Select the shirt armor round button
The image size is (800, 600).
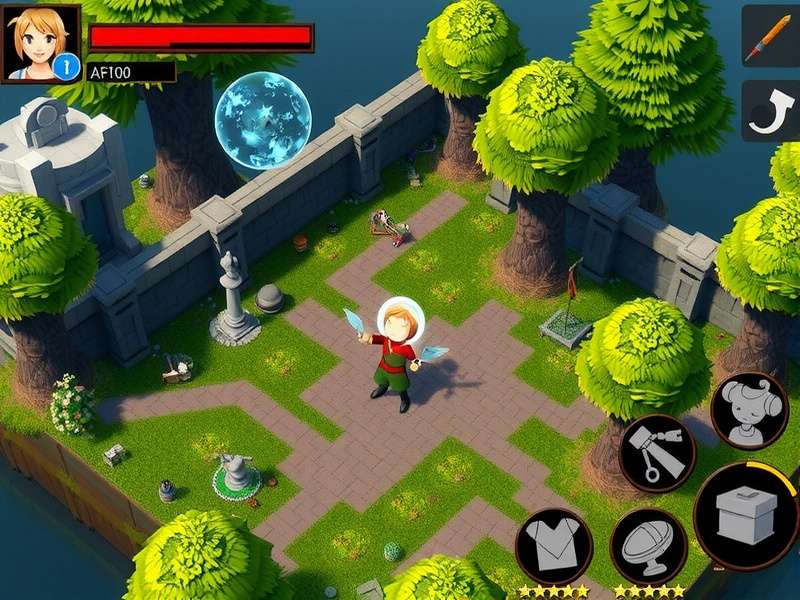point(554,545)
